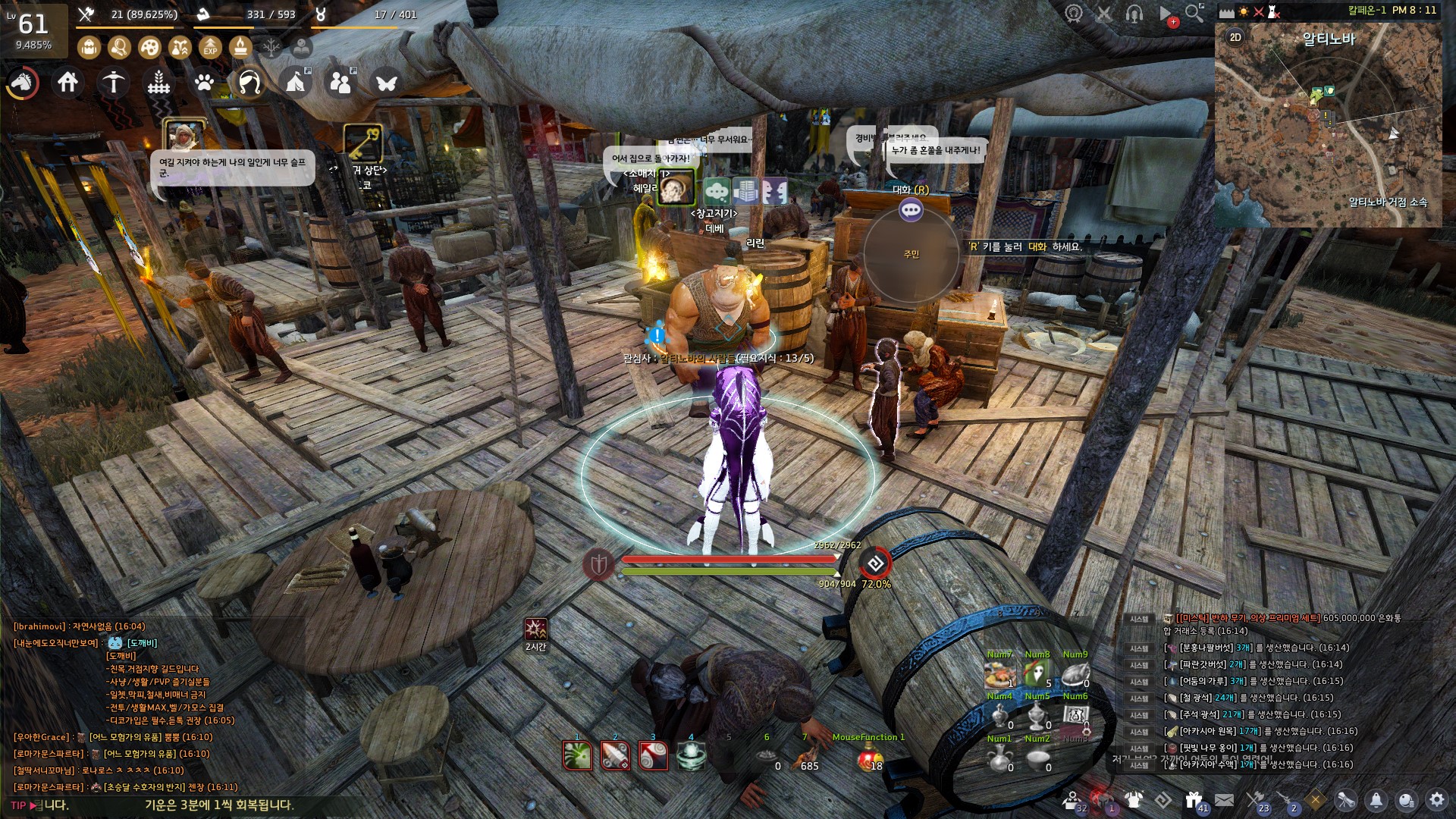Open the pickaxe worker icon

coord(114,82)
